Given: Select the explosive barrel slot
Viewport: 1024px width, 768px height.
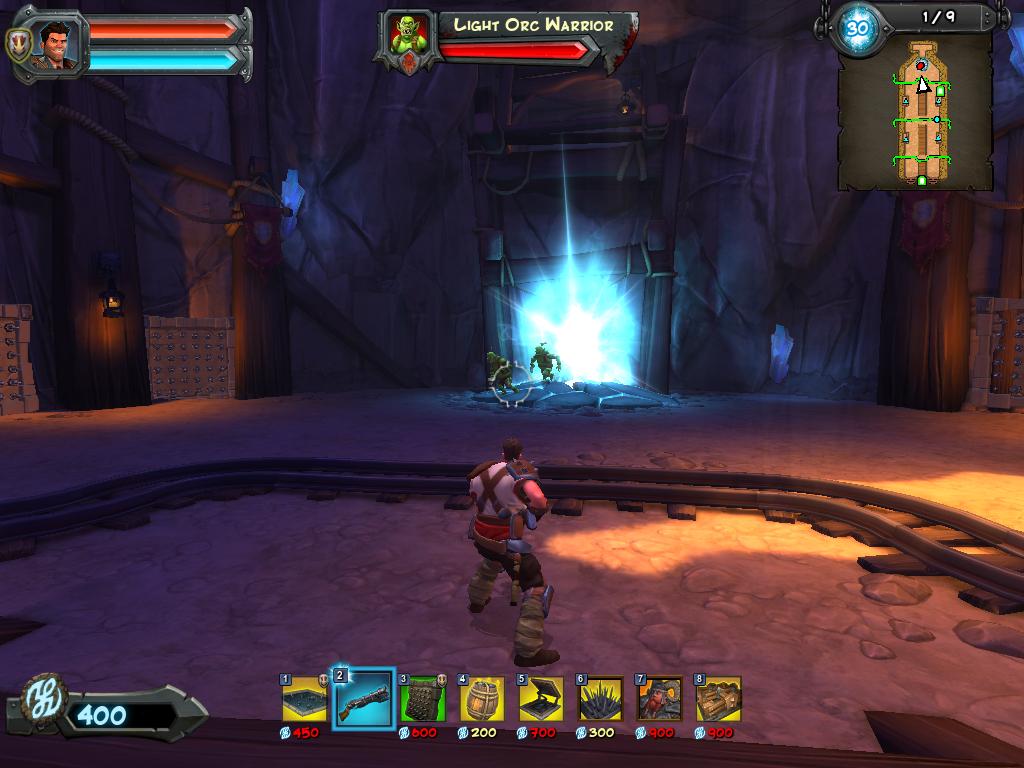Looking at the screenshot, I should point(482,699).
